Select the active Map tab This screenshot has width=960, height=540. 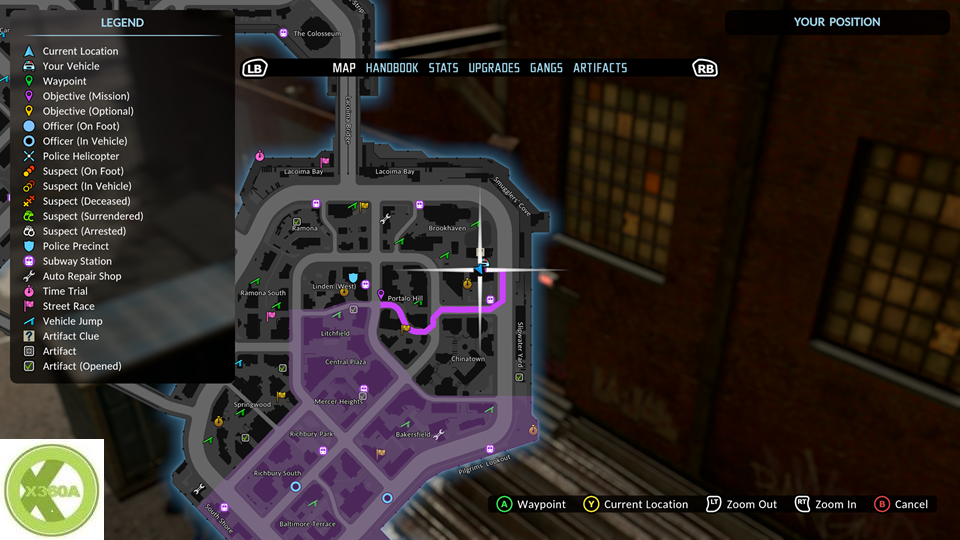tap(344, 68)
